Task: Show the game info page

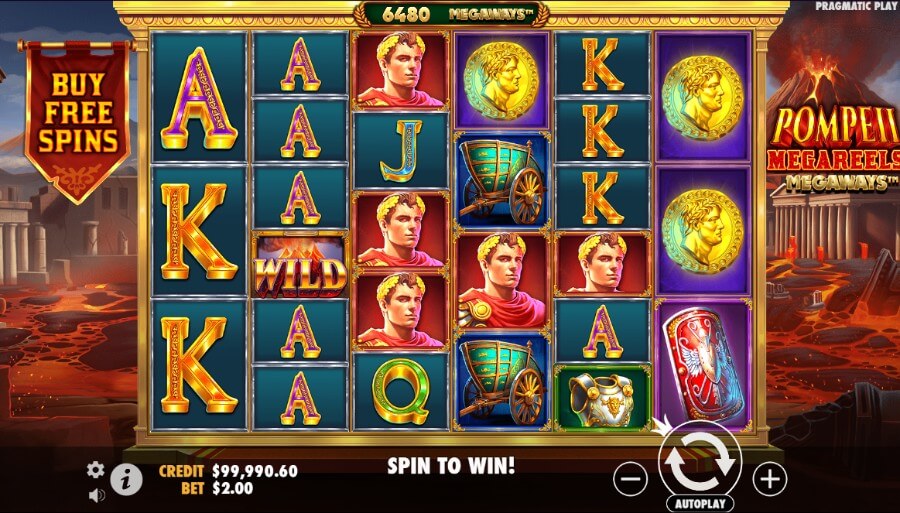Action: point(125,479)
